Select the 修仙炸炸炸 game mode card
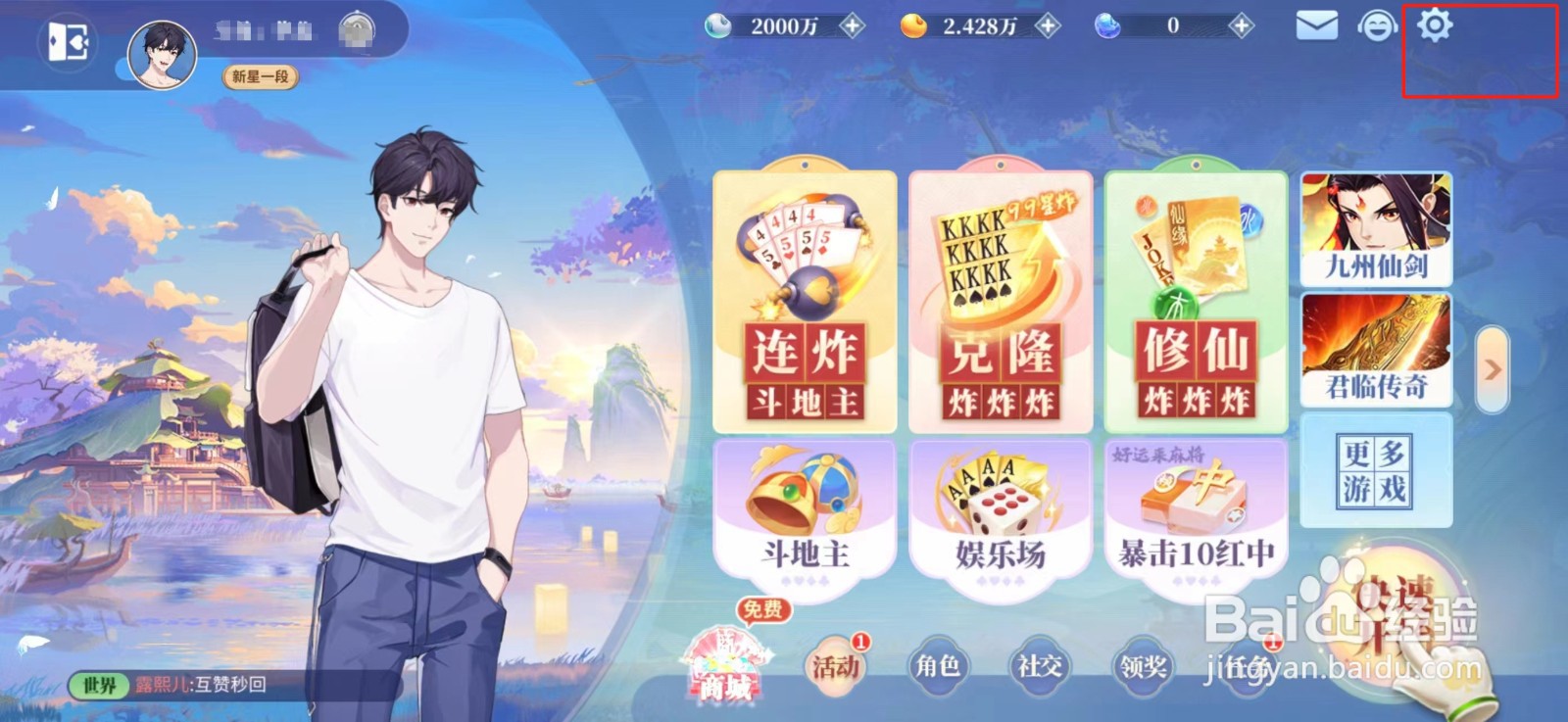 coord(1196,299)
